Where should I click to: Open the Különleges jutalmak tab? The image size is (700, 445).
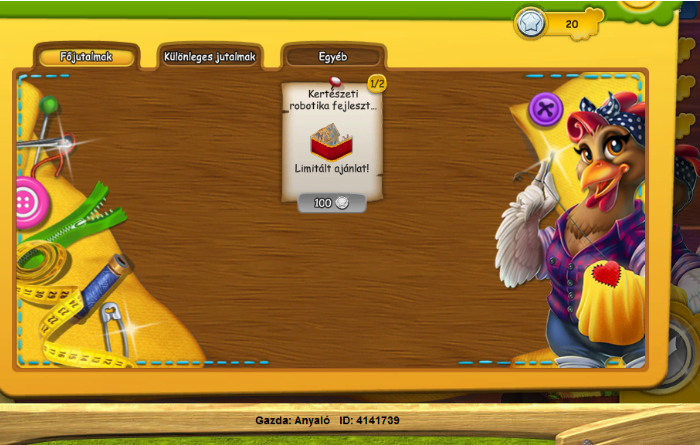[x=209, y=57]
